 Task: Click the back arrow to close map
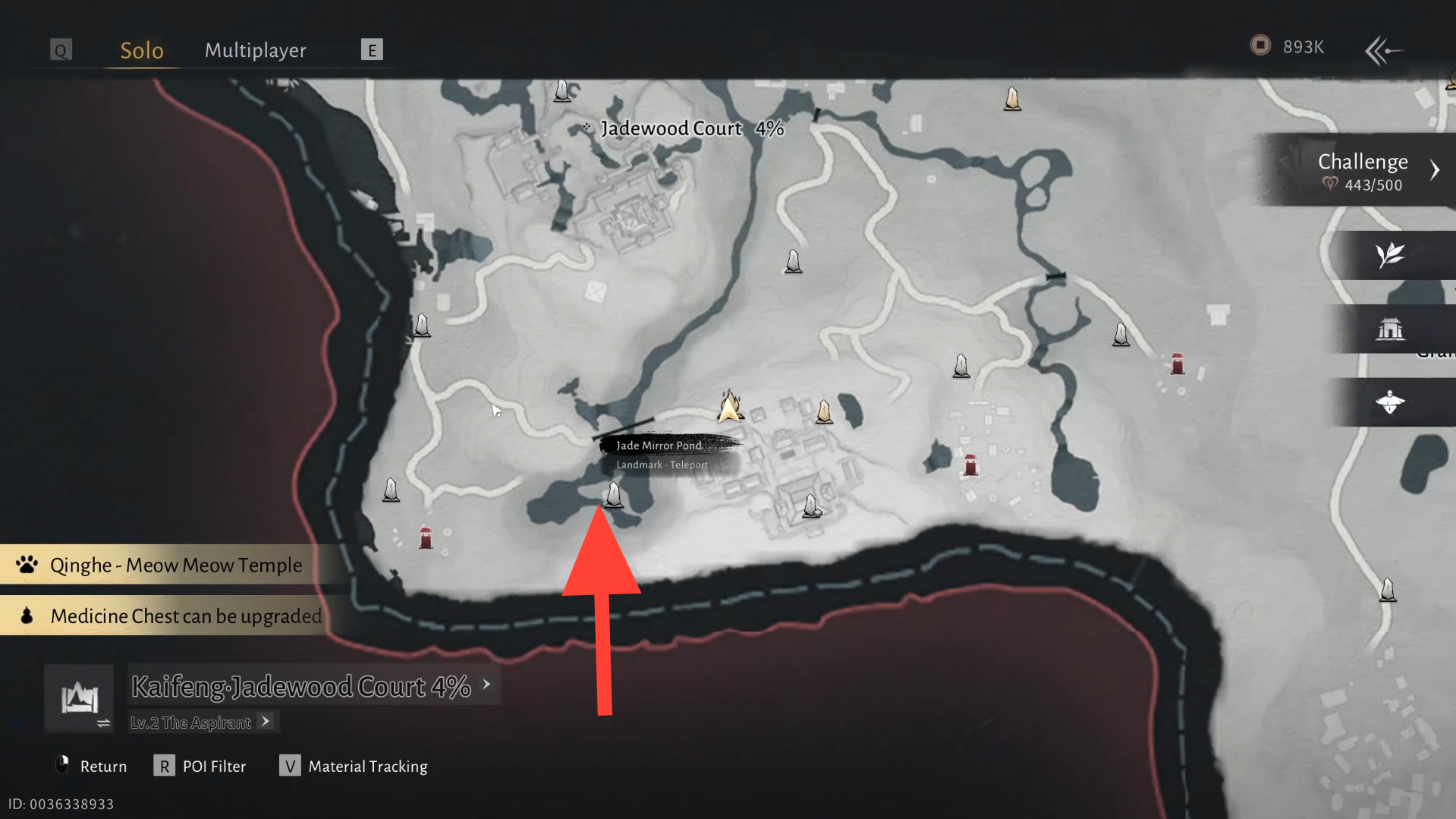point(1383,51)
